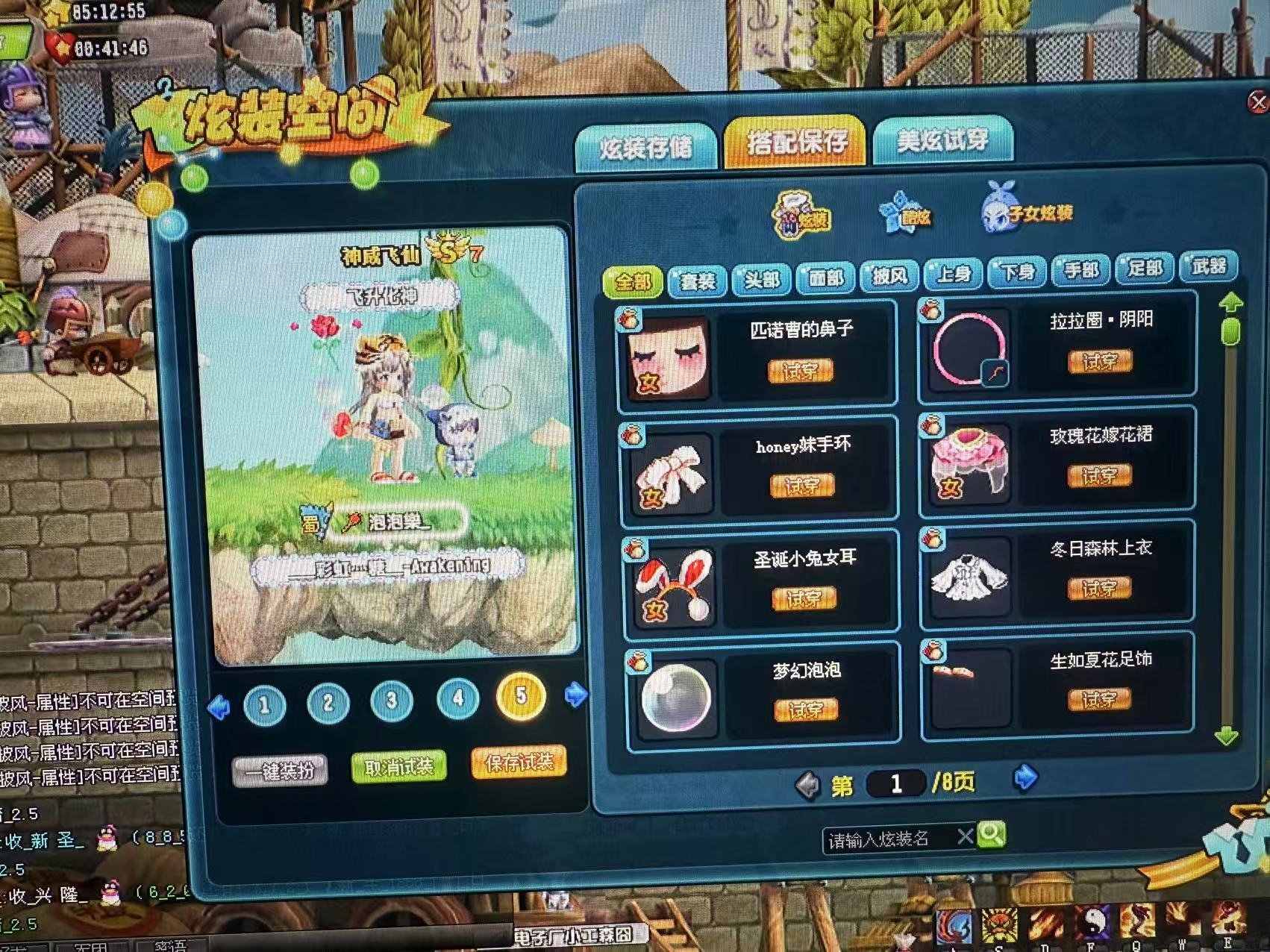Image resolution: width=1270 pixels, height=952 pixels.
Task: Show 头部 items only
Action: 762,280
